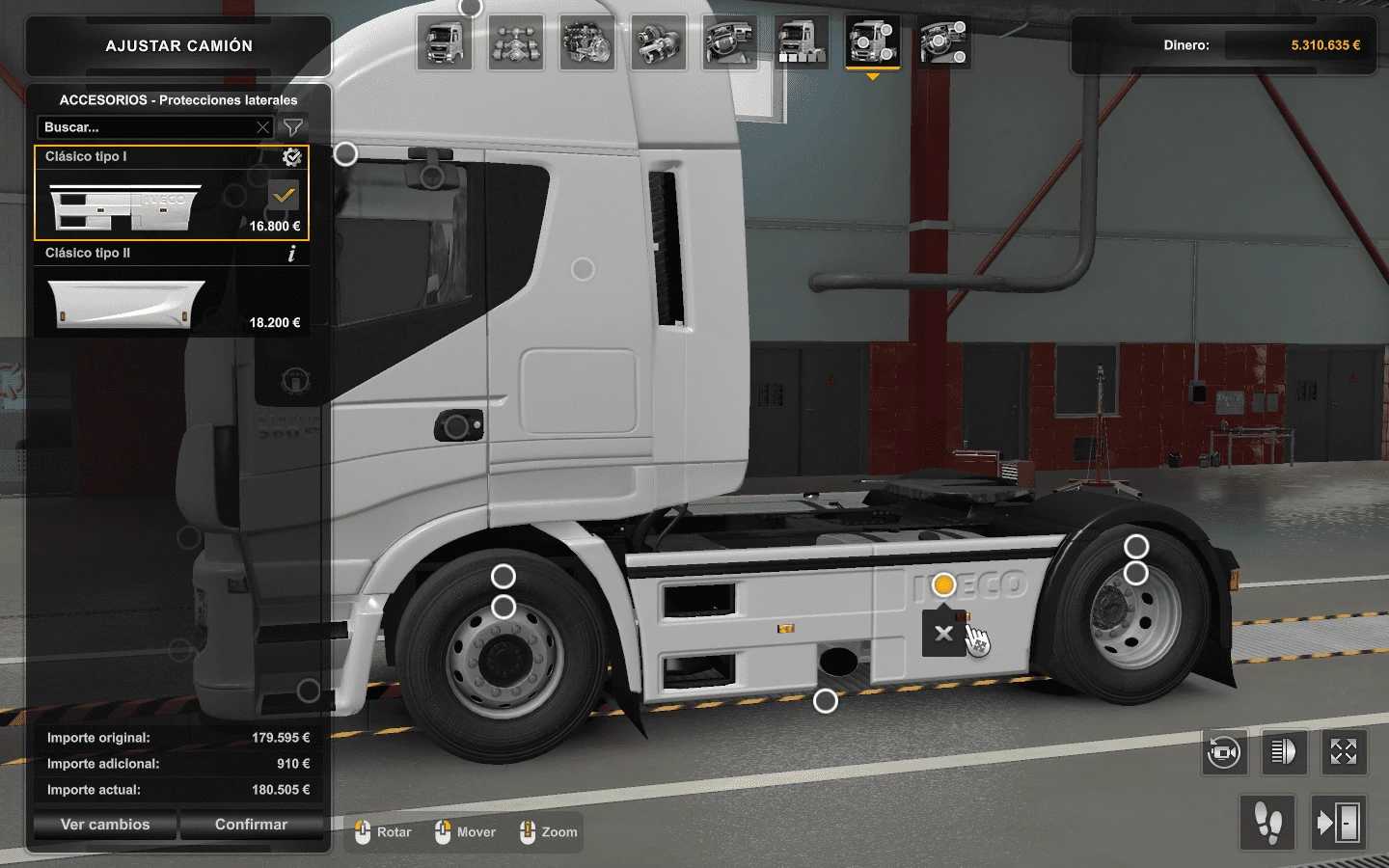The image size is (1389, 868).
Task: Switch to the engine tab
Action: click(587, 43)
